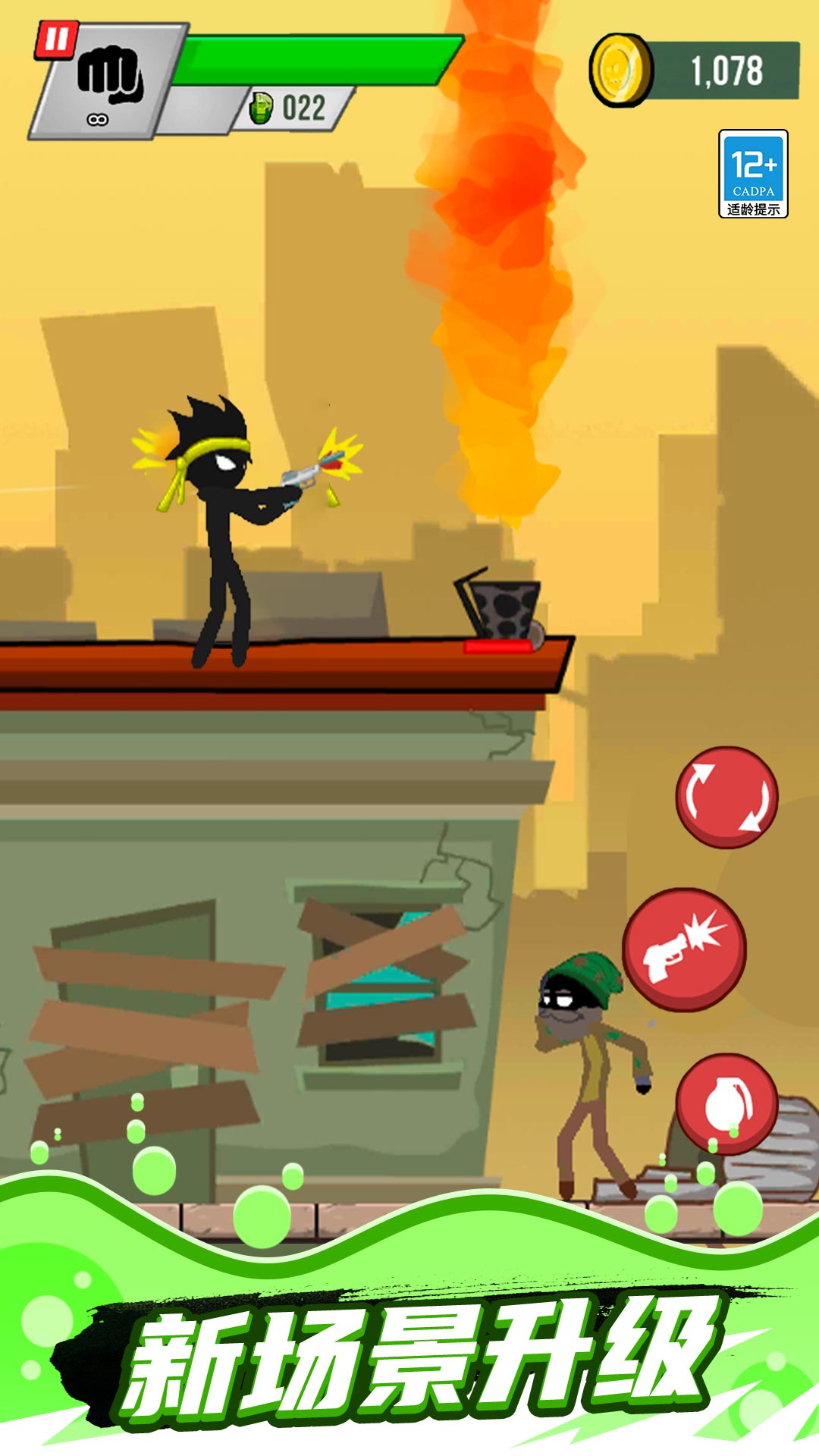
Task: Hit the red swap-arrows button
Action: point(726,797)
